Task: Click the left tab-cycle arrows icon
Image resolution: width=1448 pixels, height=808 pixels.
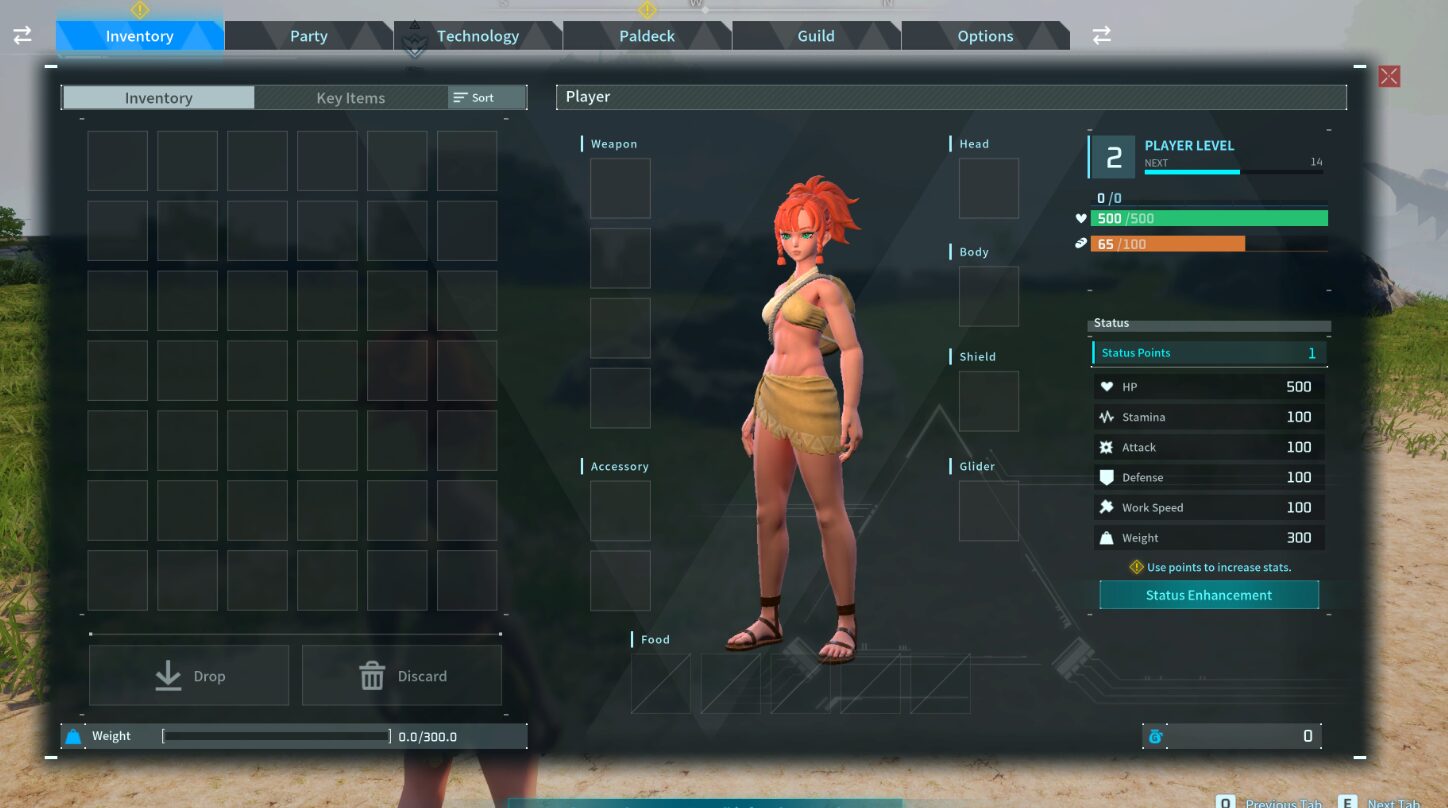Action: tap(22, 36)
